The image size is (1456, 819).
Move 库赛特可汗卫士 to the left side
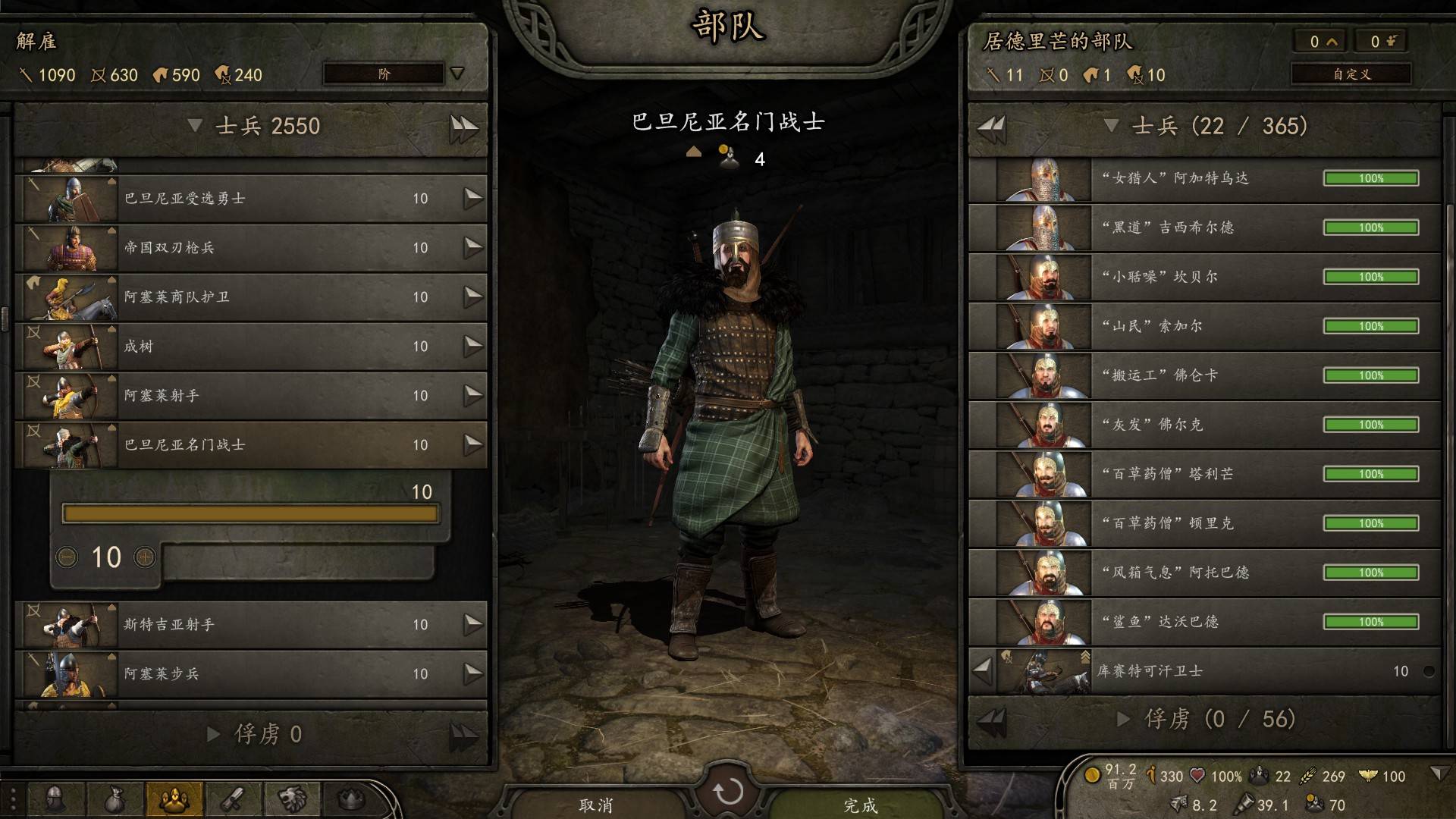point(983,670)
